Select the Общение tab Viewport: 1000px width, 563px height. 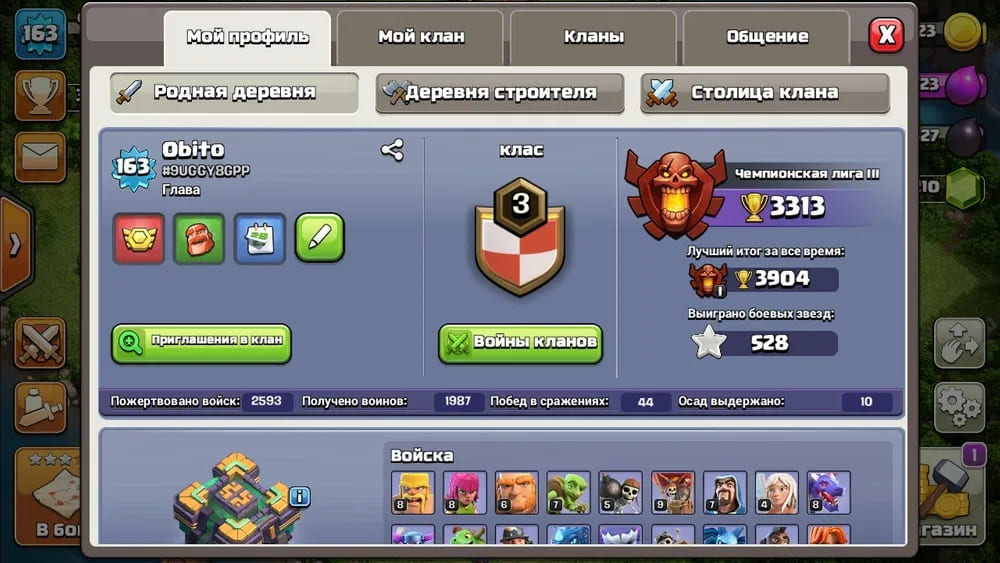tap(767, 37)
